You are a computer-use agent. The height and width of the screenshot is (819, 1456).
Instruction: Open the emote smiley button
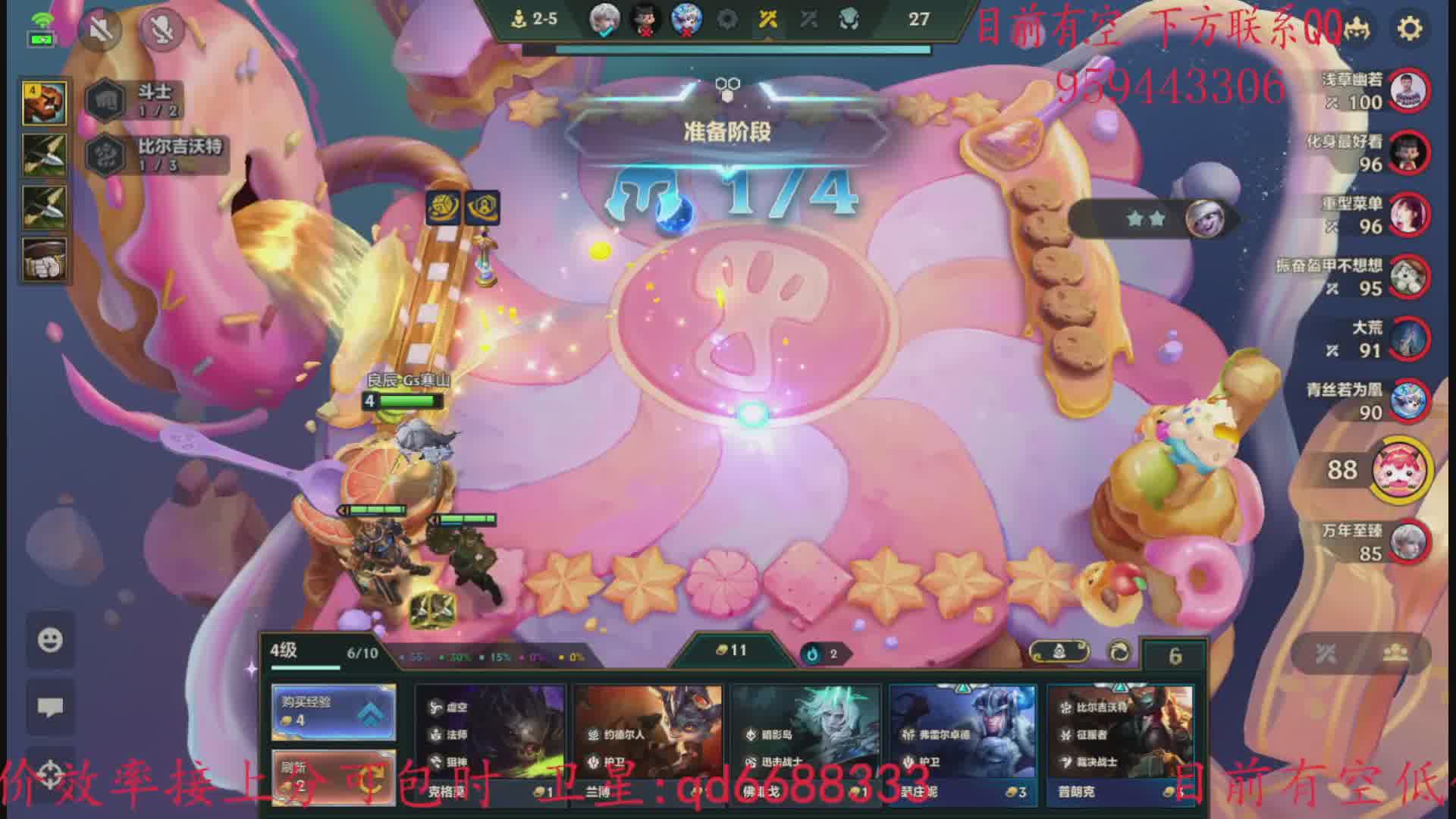(51, 640)
